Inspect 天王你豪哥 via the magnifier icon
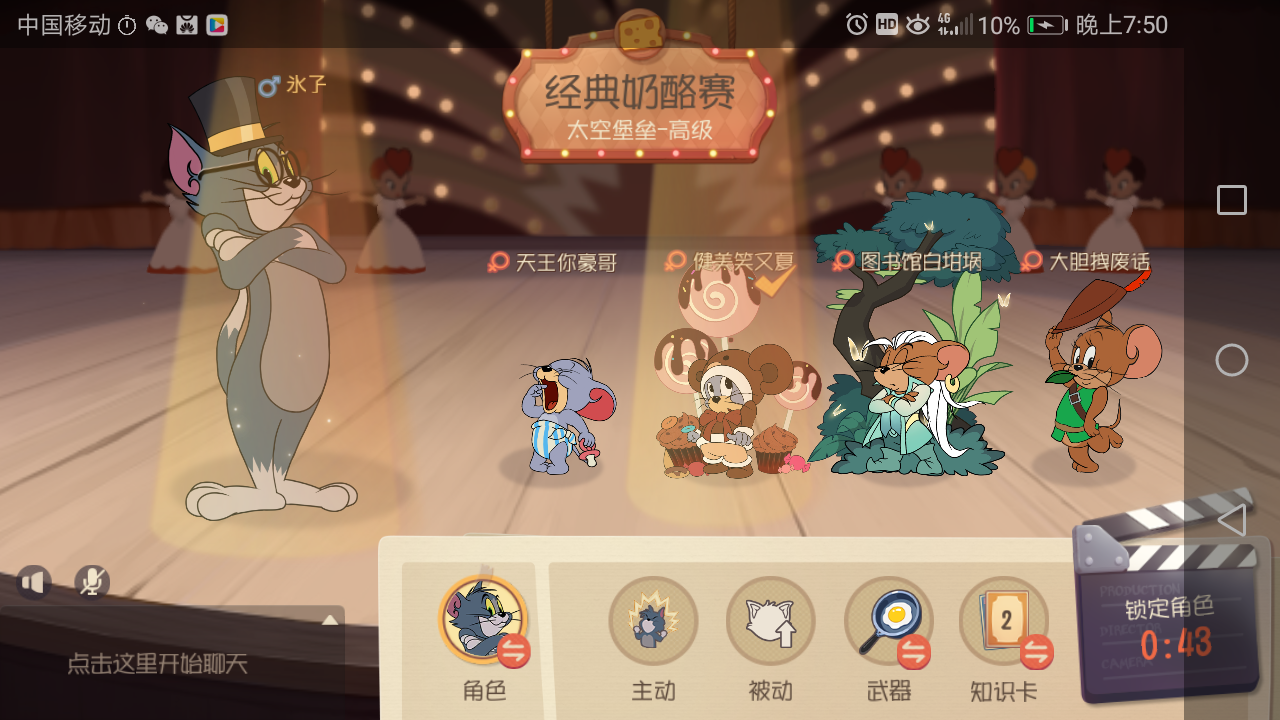1280x720 pixels. pyautogui.click(x=497, y=261)
